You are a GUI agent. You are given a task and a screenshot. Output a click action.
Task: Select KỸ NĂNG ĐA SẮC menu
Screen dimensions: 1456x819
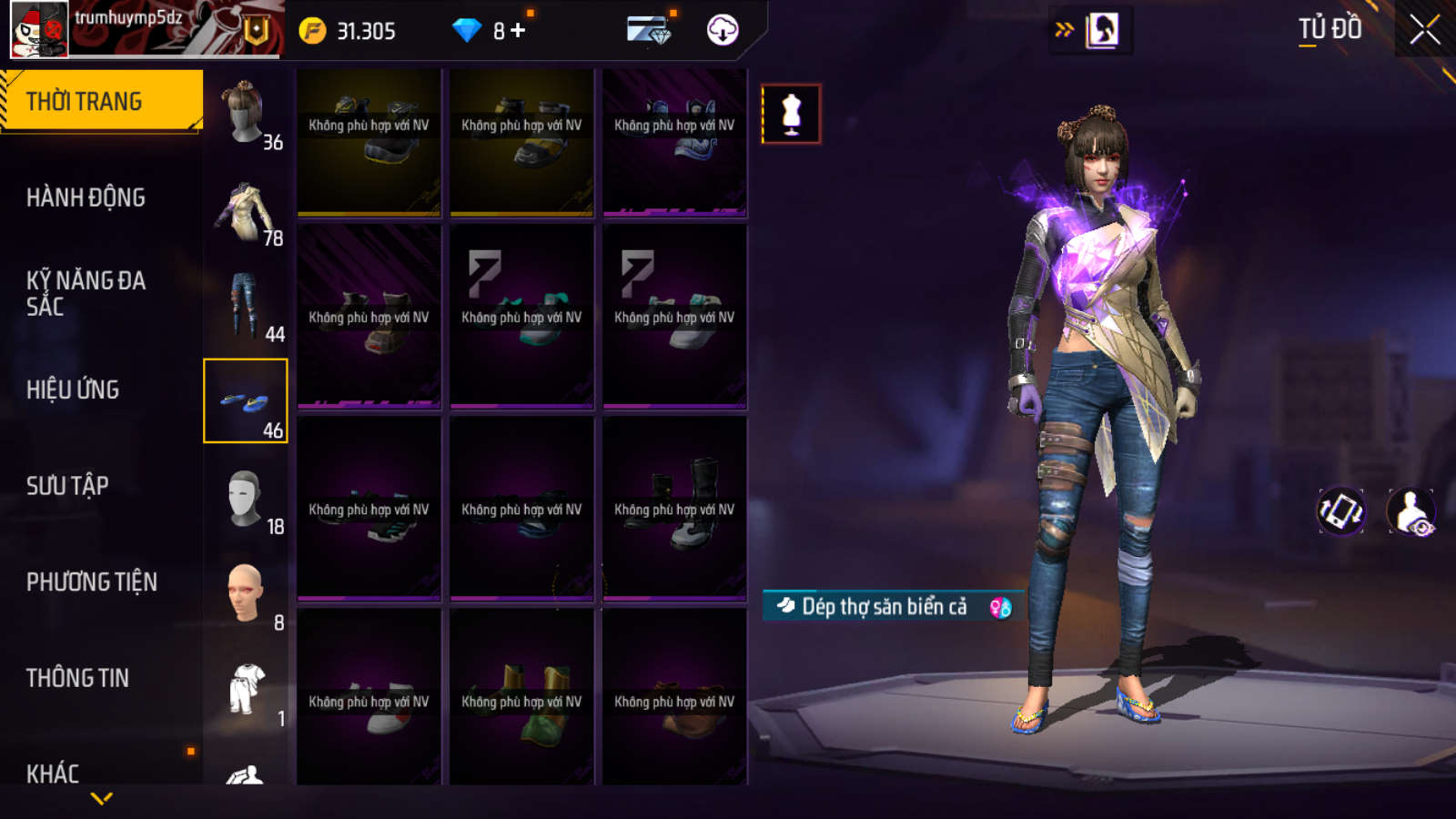(86, 293)
